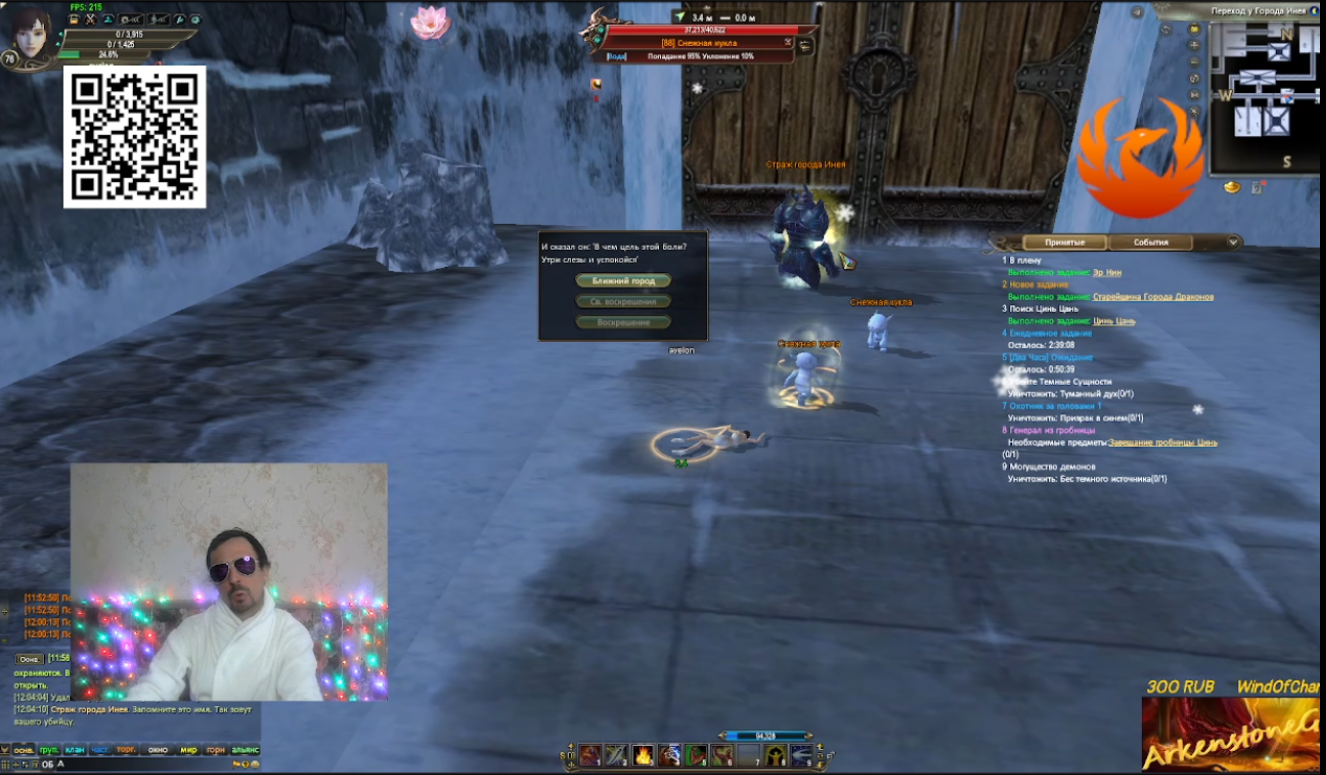Open the inventory bag icon top-left
This screenshot has width=1326, height=775.
point(74,19)
